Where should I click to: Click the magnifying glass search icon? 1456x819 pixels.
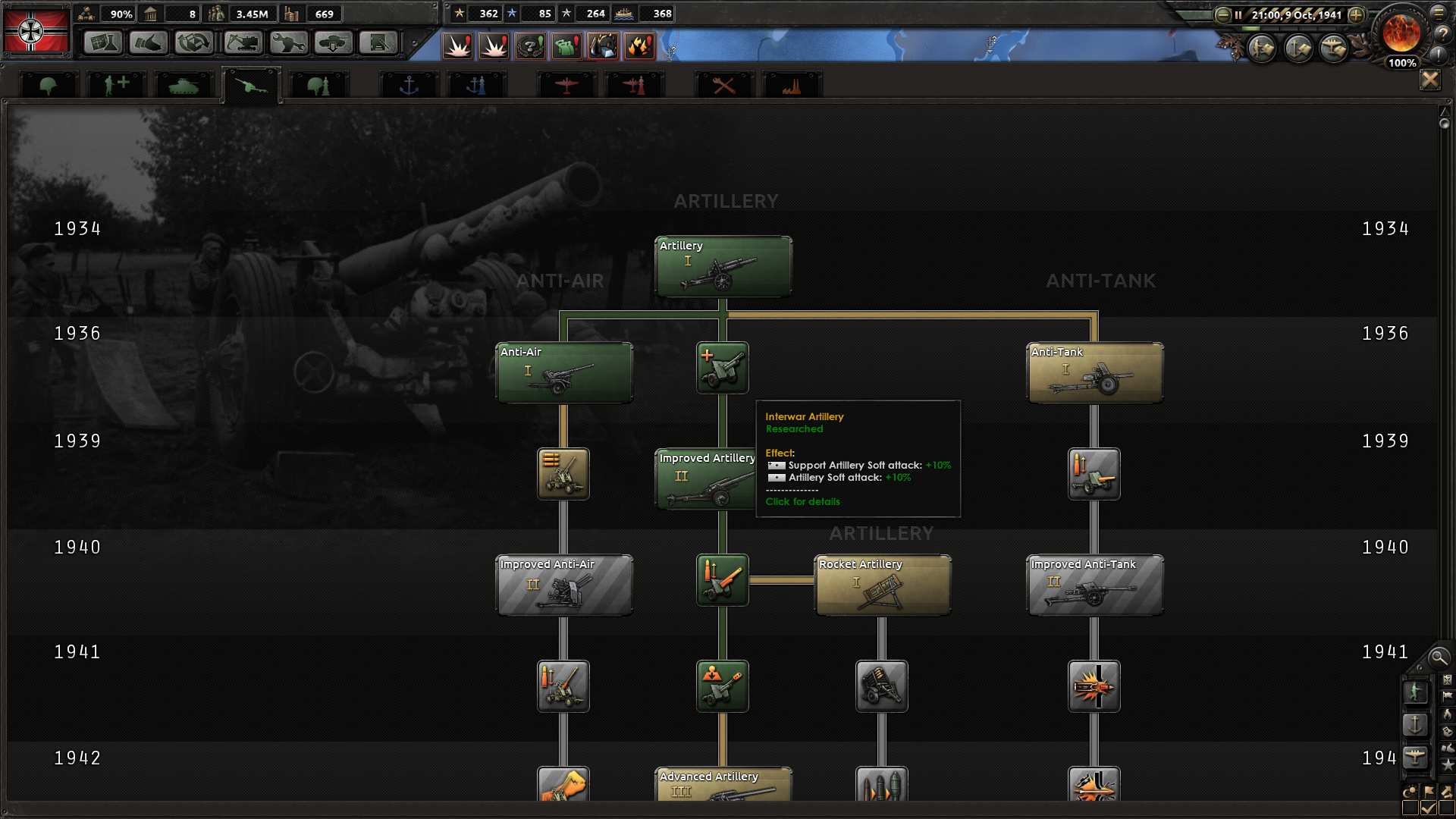[x=1439, y=658]
